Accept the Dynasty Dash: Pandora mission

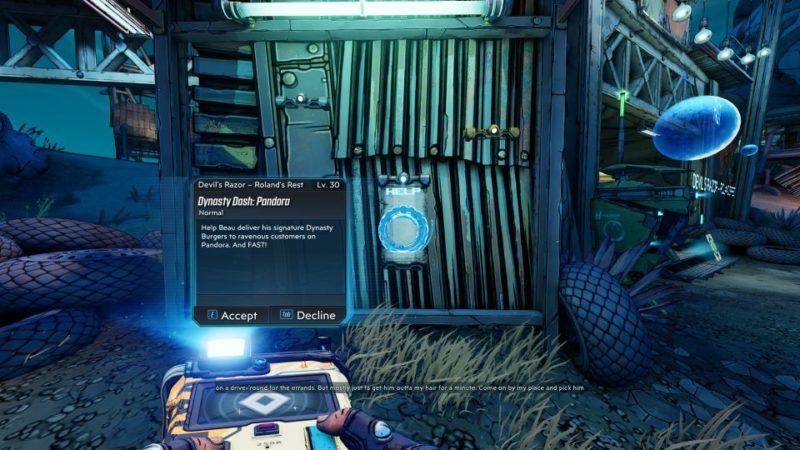[232, 315]
